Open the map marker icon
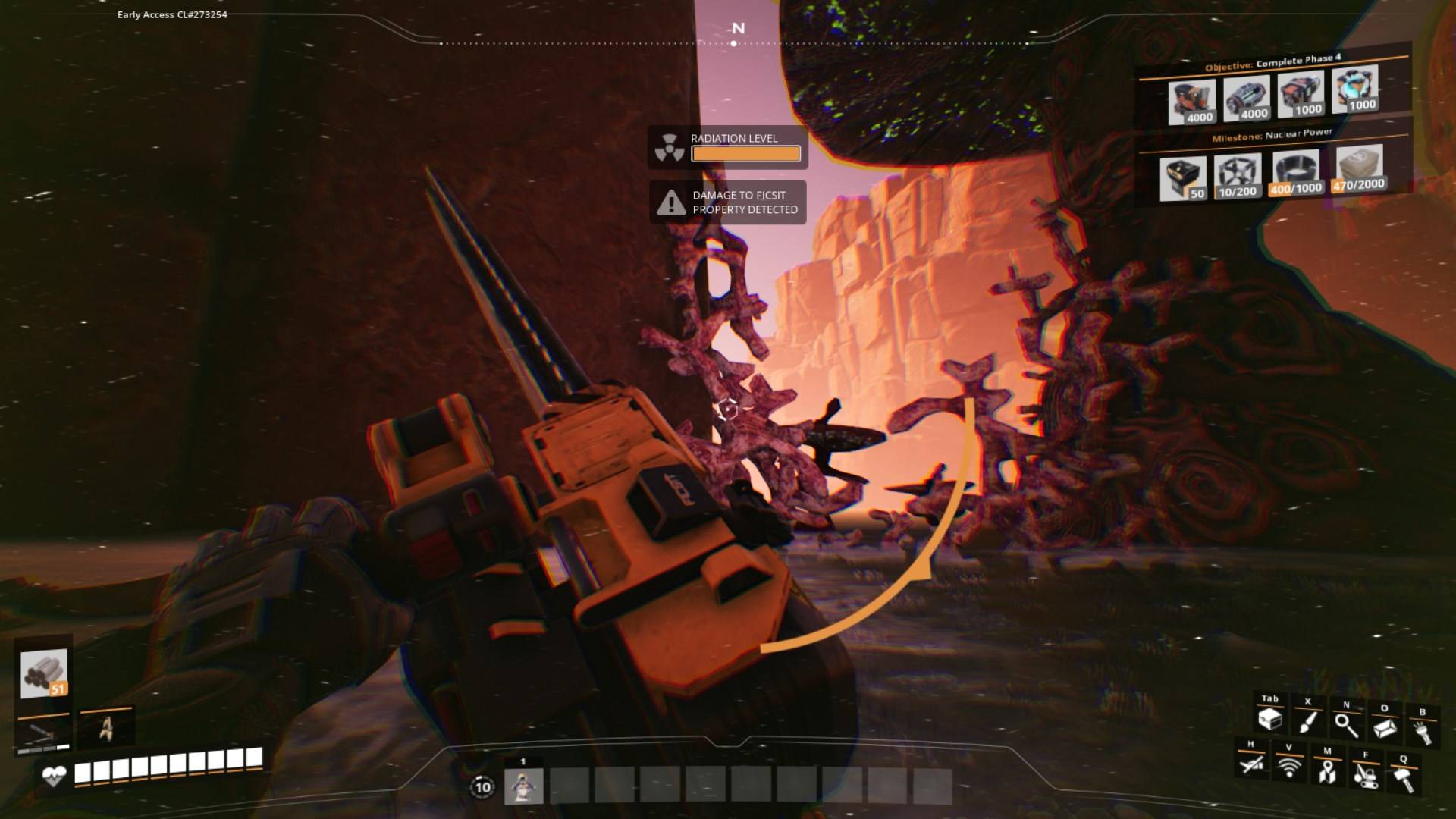The width and height of the screenshot is (1456, 819). pyautogui.click(x=1326, y=771)
